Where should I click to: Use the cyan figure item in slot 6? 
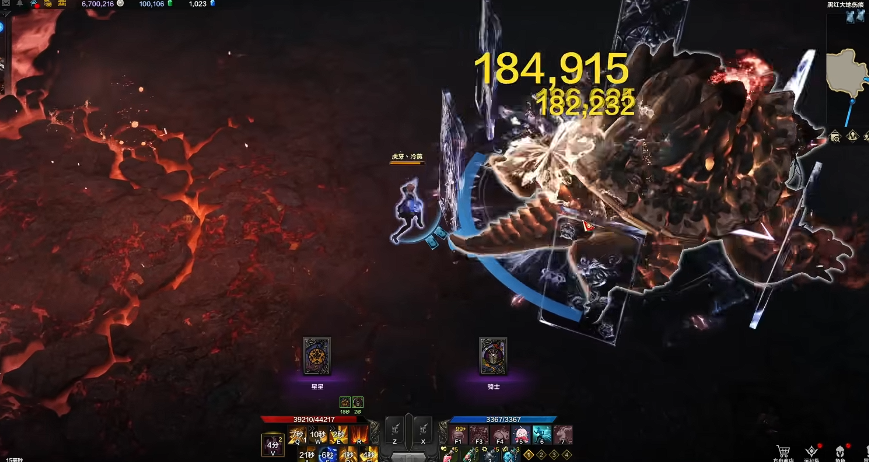[542, 434]
